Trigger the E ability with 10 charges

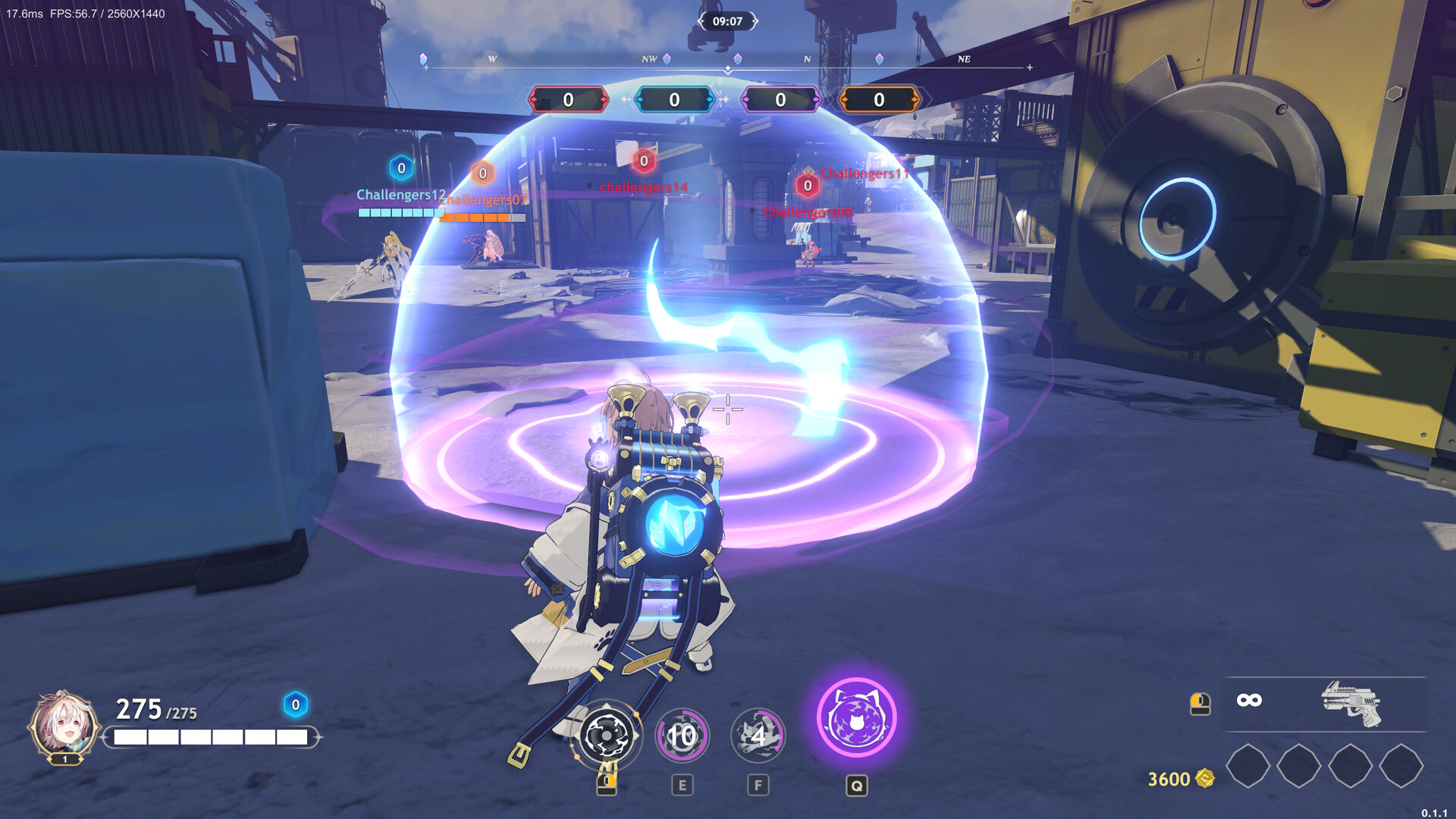[681, 734]
